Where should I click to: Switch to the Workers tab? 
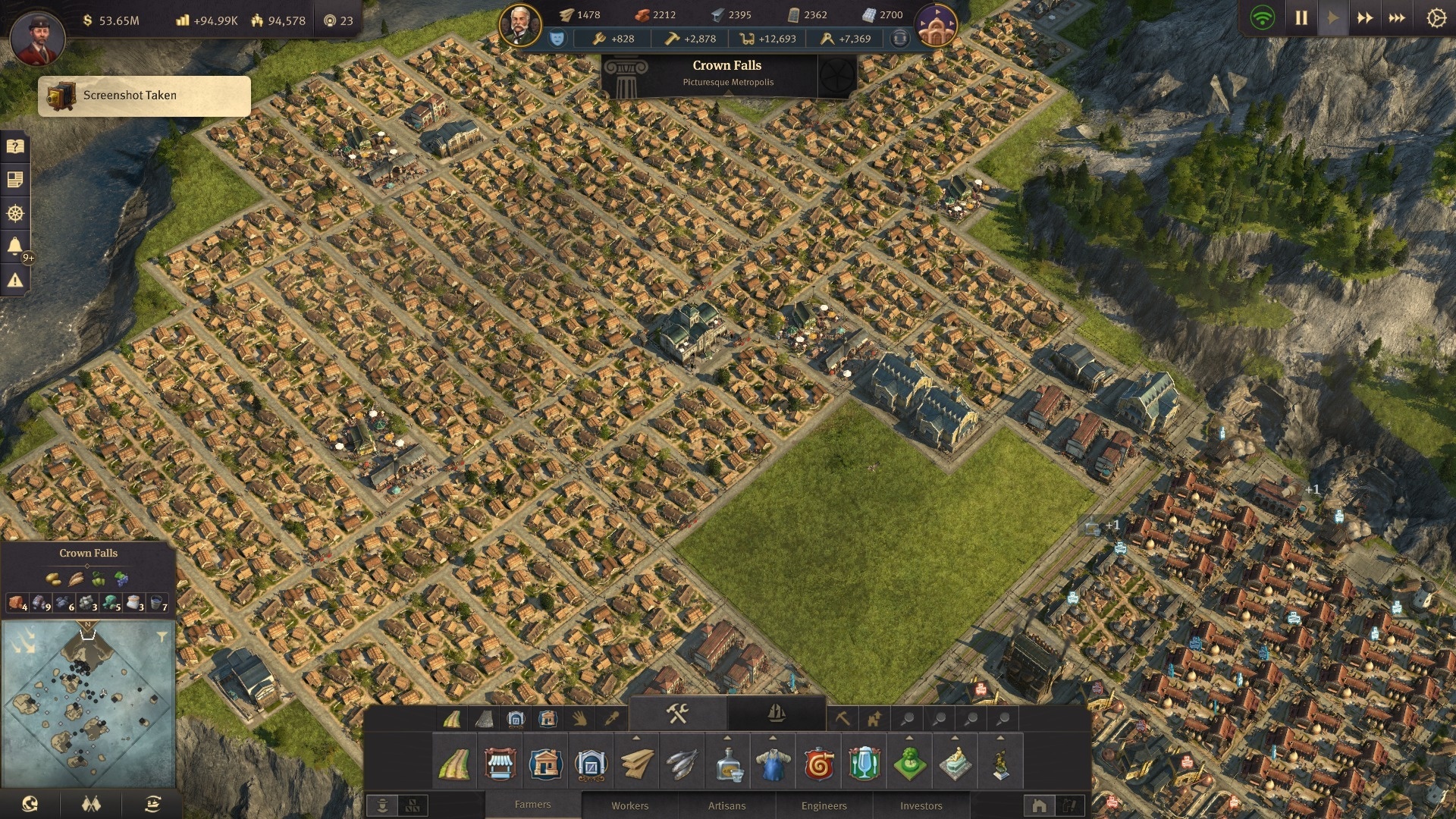point(629,805)
